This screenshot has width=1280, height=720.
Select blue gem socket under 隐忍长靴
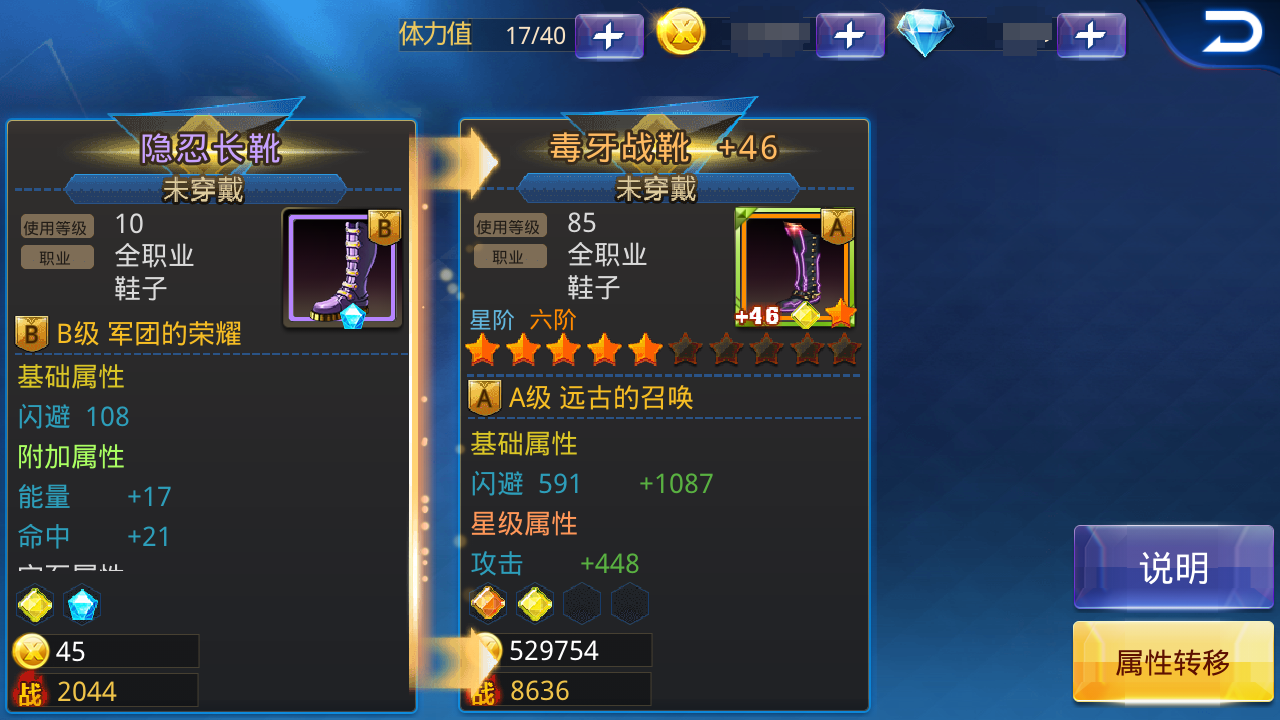coord(82,604)
